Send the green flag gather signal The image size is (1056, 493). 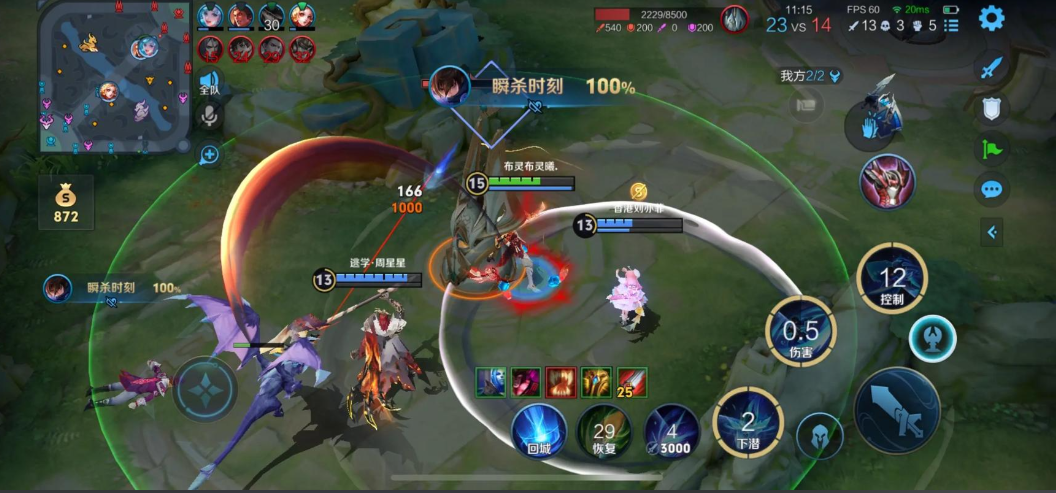[991, 149]
